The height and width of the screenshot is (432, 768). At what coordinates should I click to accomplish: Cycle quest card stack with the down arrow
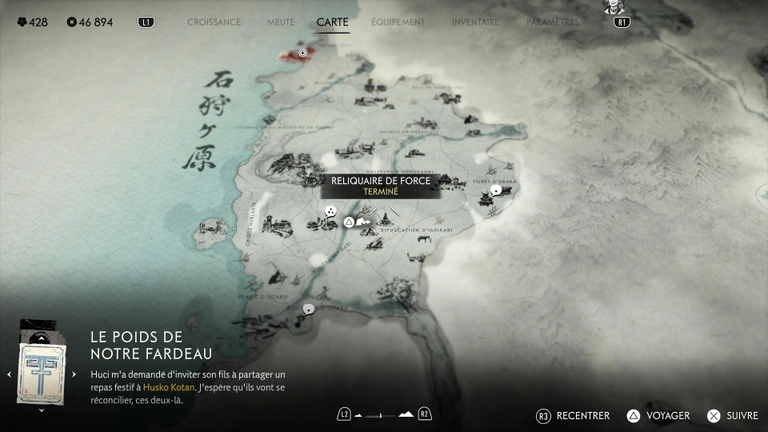tap(41, 410)
